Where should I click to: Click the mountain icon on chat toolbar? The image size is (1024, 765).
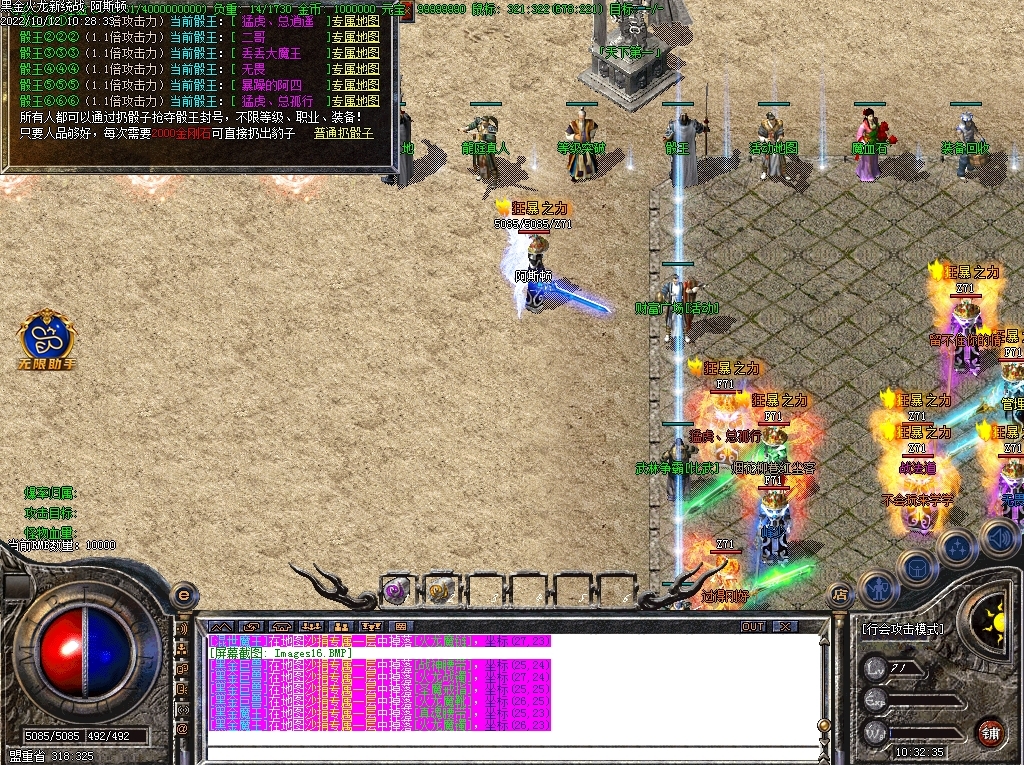tap(219, 627)
